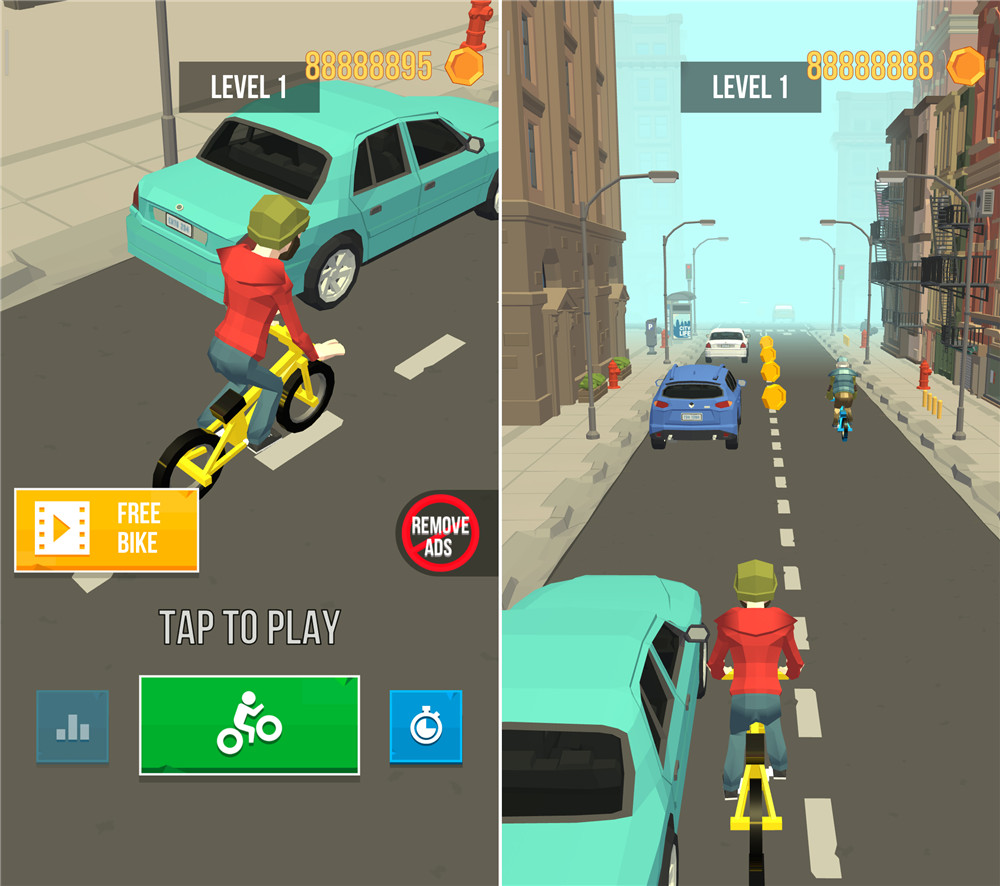Open the leaderboard stats icon
1000x886 pixels.
click(x=72, y=727)
